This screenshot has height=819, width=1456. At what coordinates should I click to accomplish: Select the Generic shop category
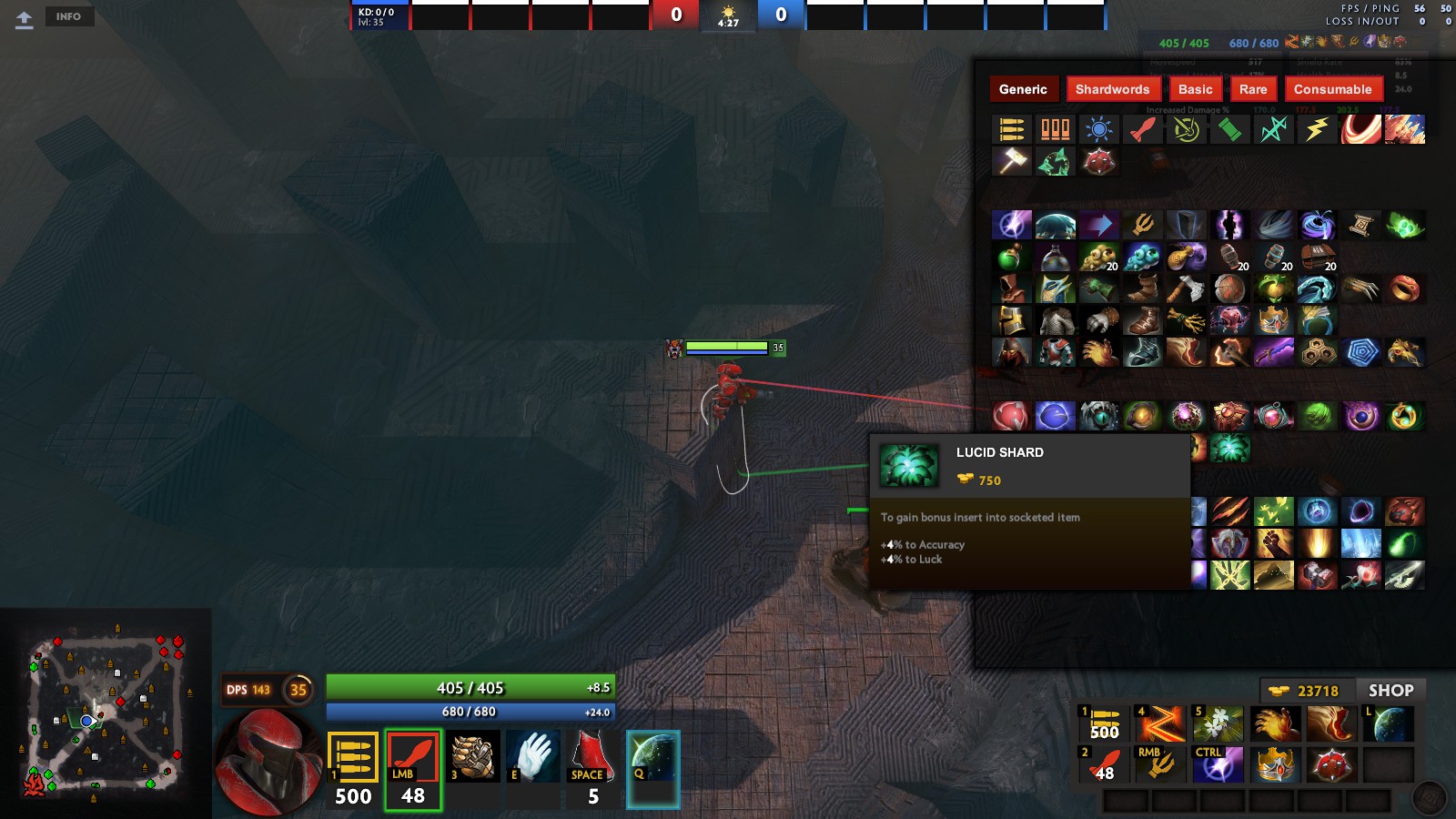point(1023,89)
